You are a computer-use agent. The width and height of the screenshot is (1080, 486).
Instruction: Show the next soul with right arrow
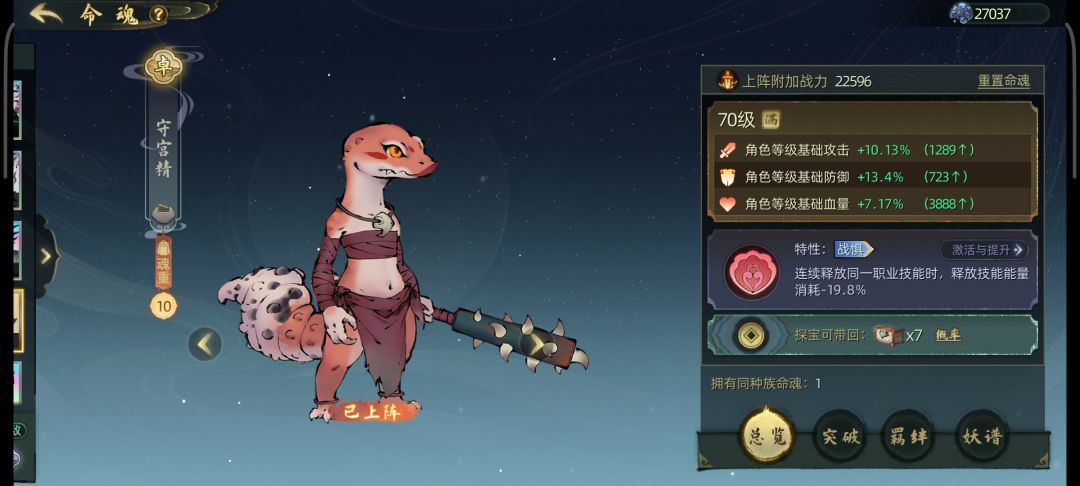click(x=537, y=344)
